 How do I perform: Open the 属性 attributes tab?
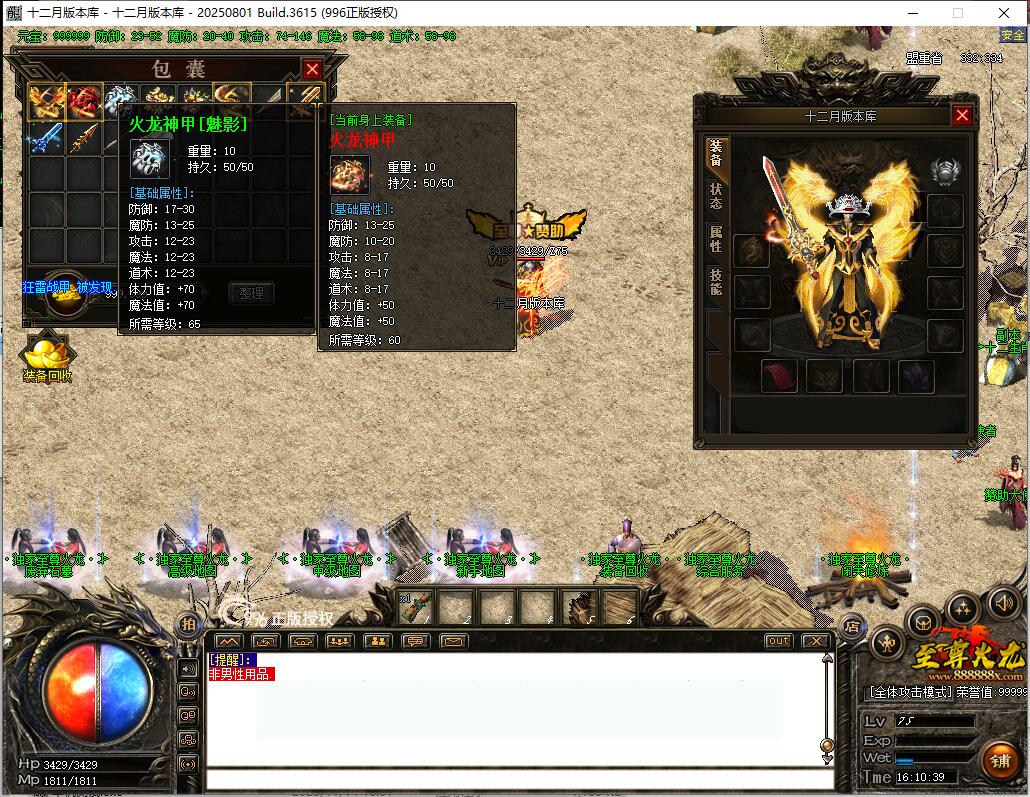click(x=716, y=238)
